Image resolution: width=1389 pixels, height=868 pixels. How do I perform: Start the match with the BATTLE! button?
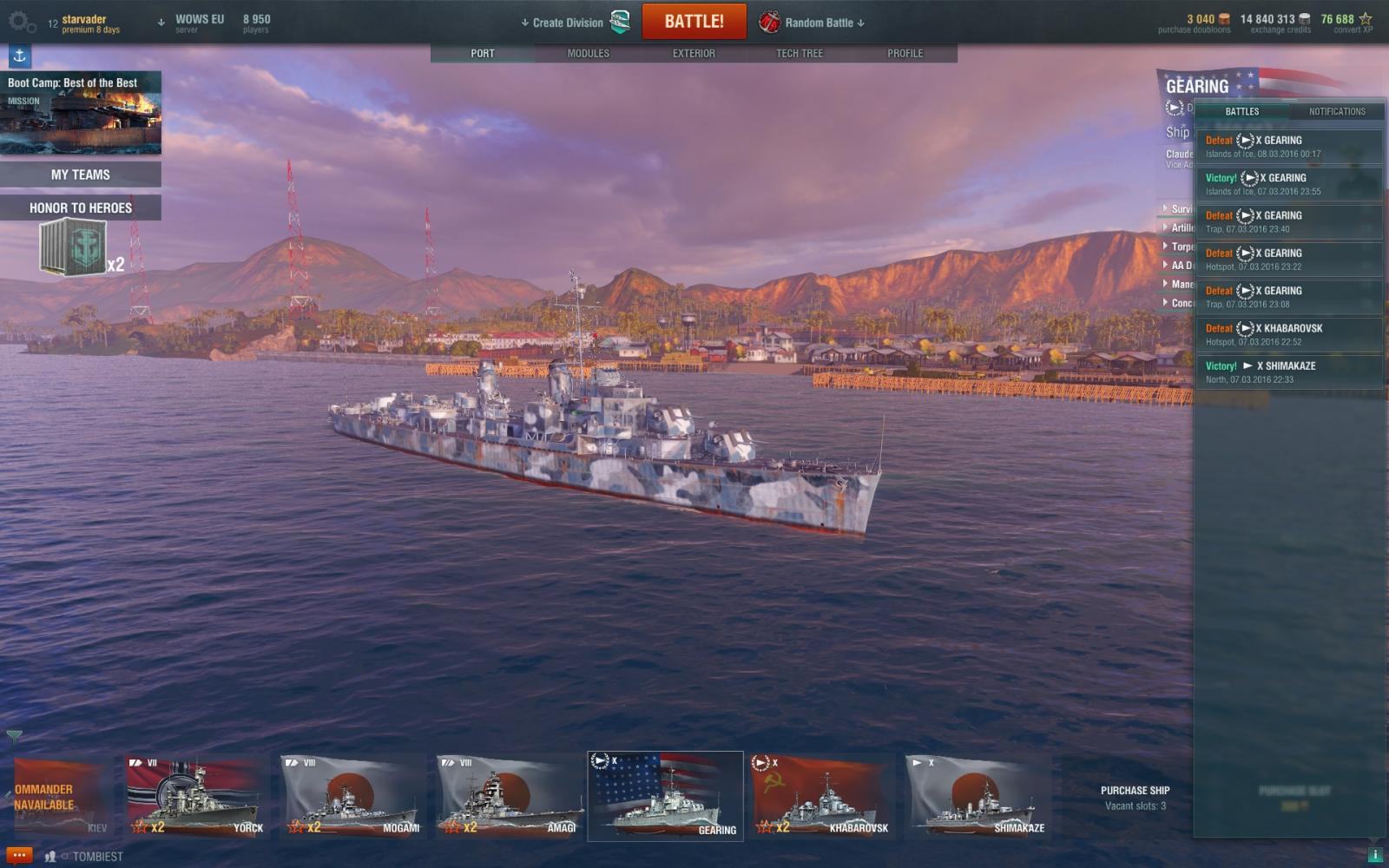pyautogui.click(x=694, y=22)
